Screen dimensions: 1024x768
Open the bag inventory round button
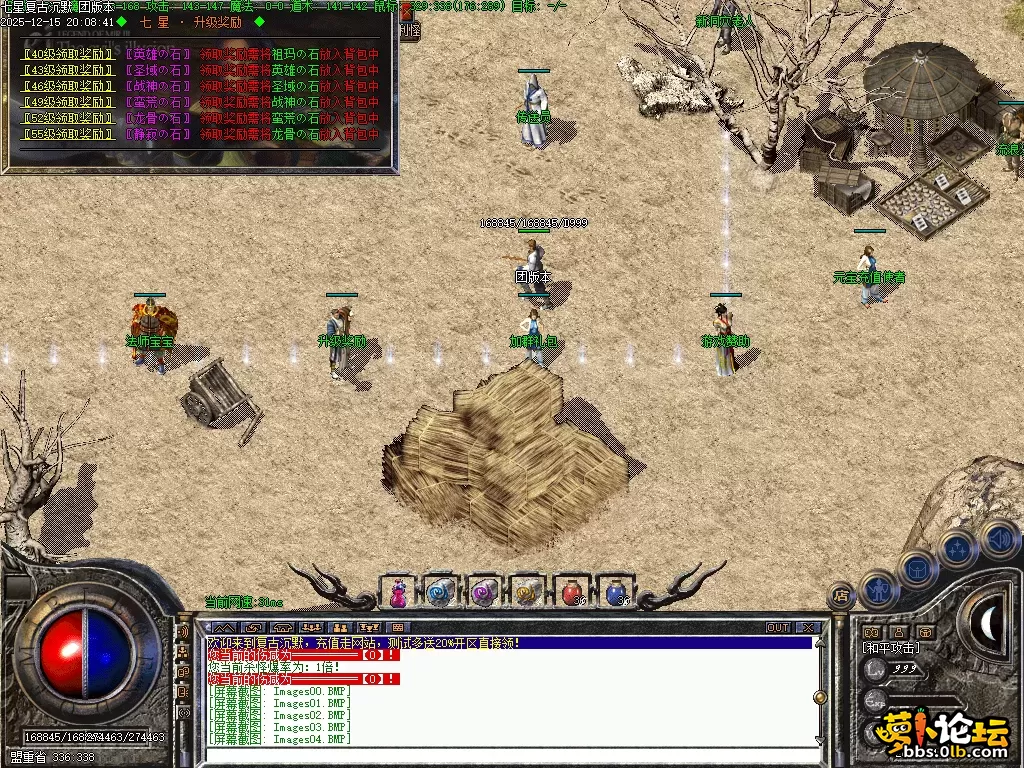click(916, 569)
